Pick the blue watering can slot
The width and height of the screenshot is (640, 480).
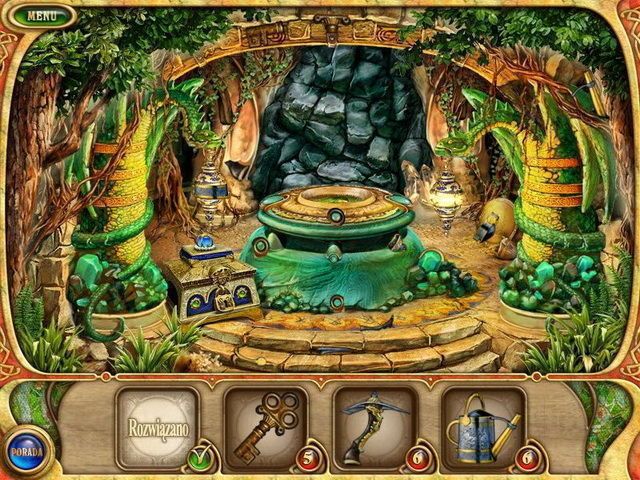point(483,428)
